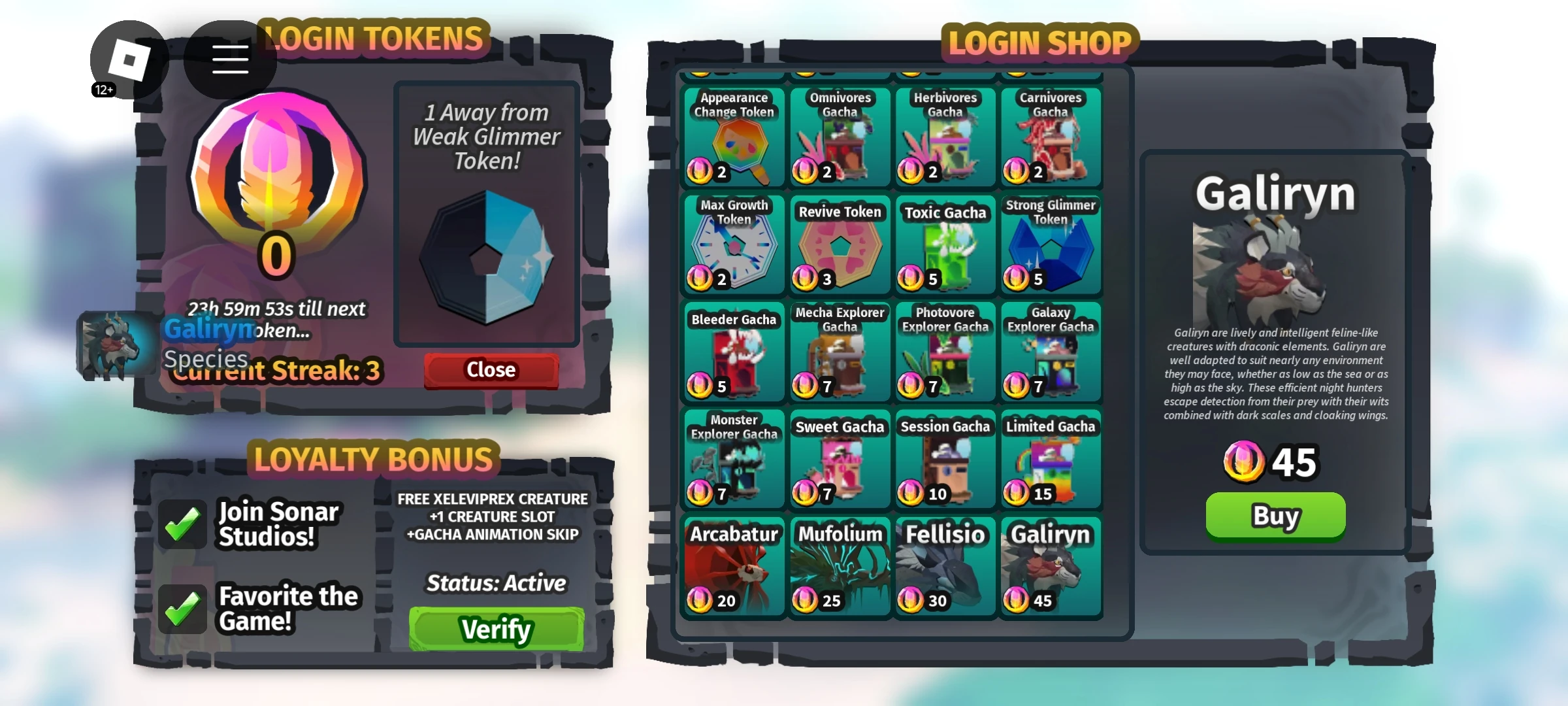Open the Bleeder Gacha item
1568x706 pixels.
click(x=733, y=353)
